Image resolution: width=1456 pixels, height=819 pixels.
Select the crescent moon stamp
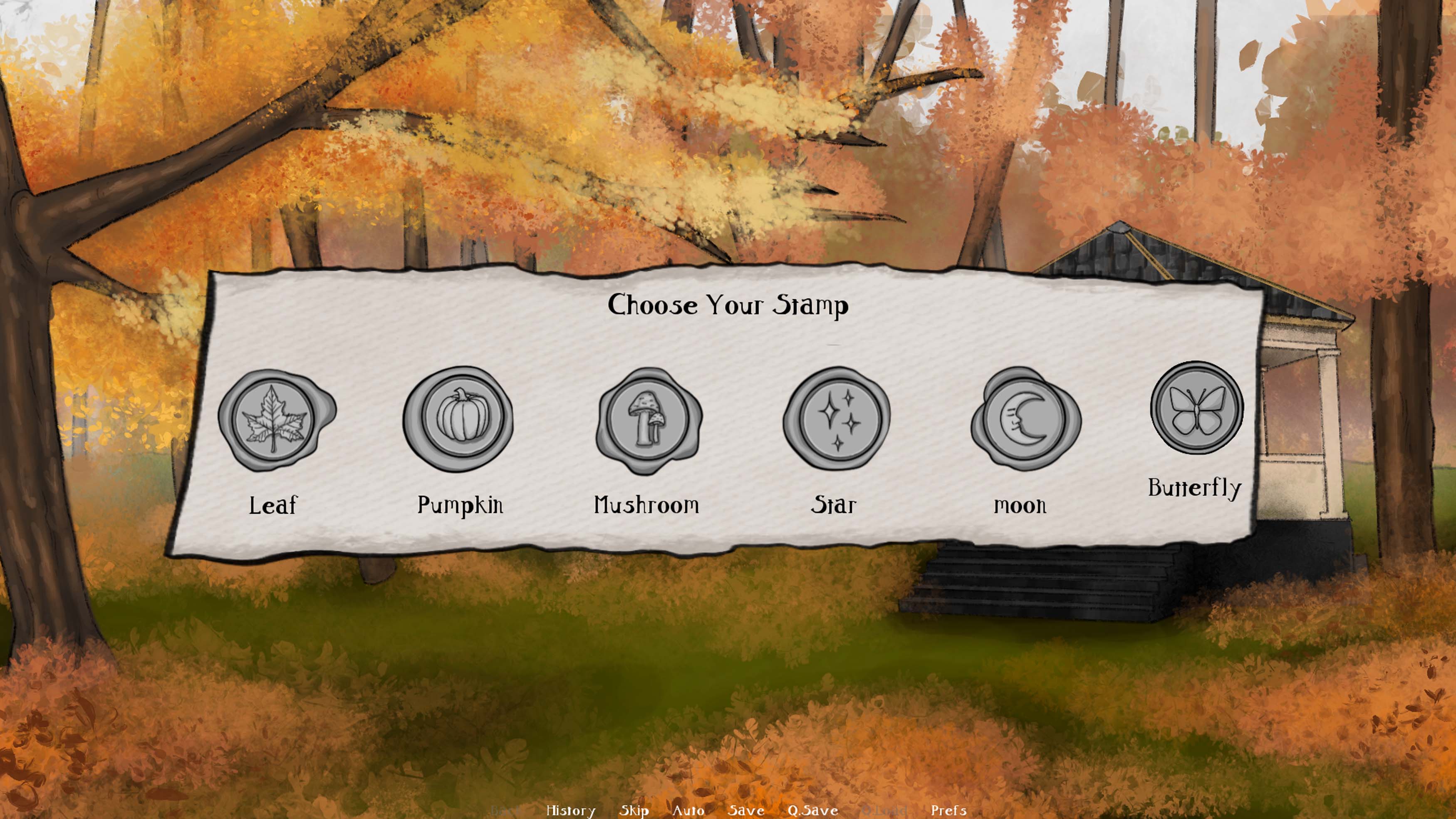tap(1024, 419)
